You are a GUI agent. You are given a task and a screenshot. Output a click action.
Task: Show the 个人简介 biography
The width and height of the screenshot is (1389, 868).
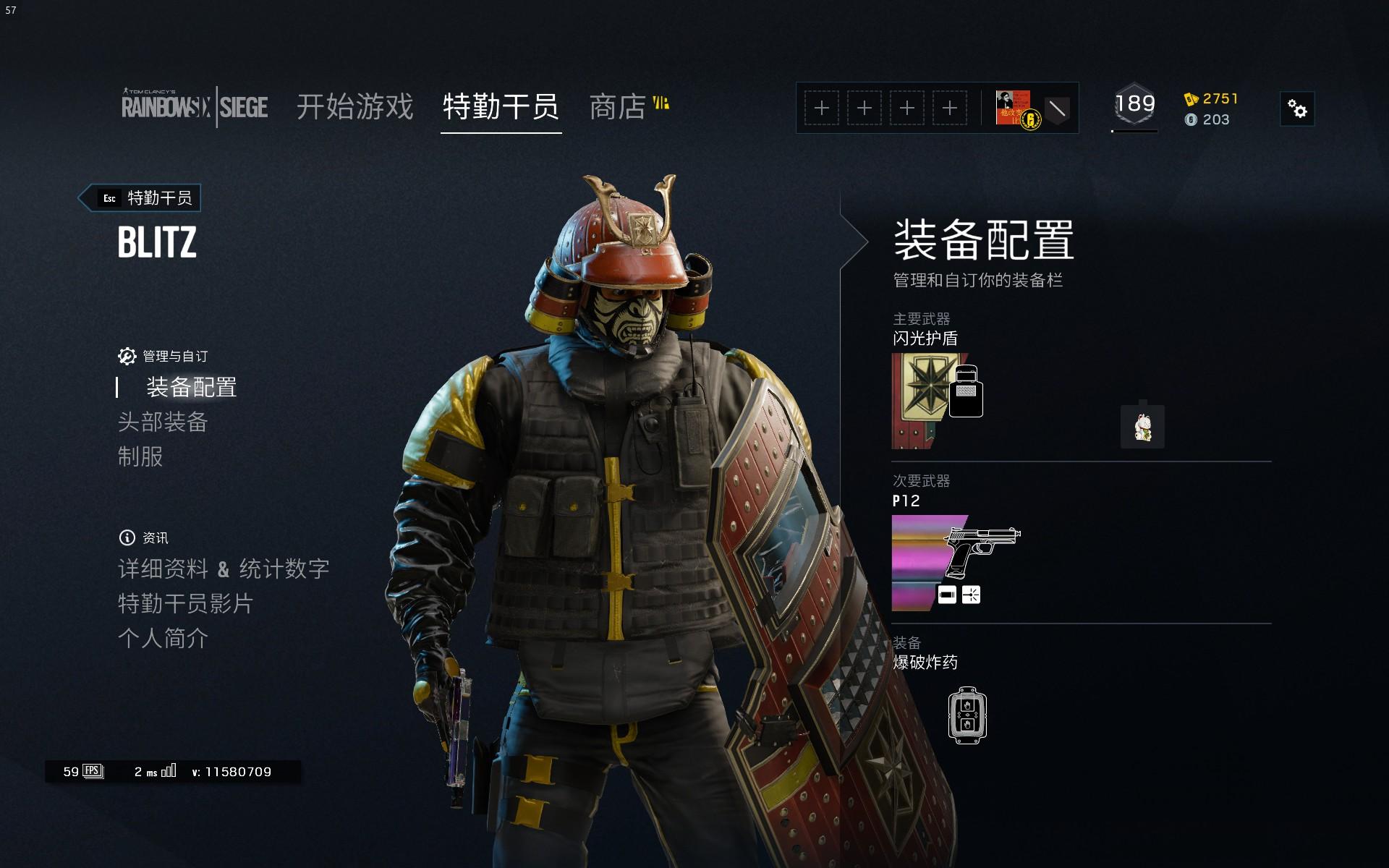[x=163, y=639]
